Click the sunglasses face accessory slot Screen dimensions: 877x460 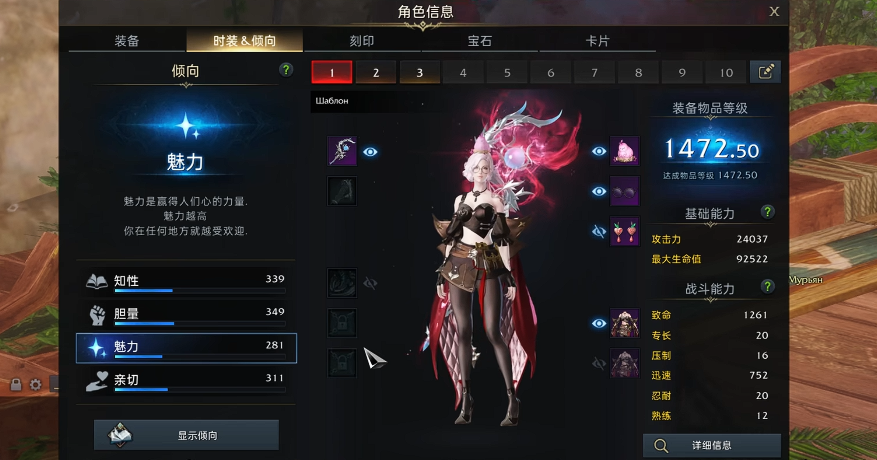click(x=625, y=191)
